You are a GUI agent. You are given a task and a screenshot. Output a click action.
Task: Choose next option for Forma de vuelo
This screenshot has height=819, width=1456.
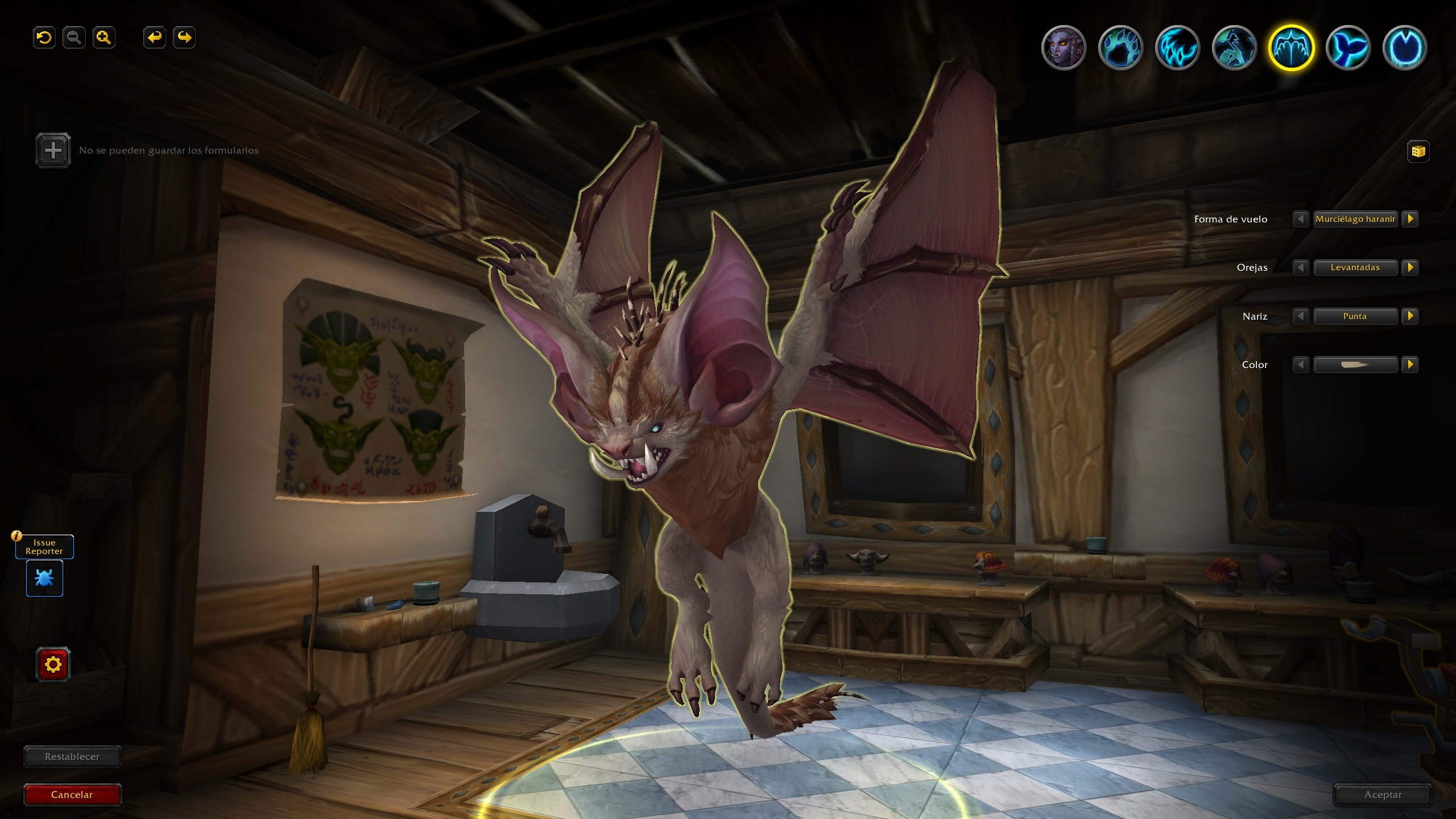(1410, 219)
